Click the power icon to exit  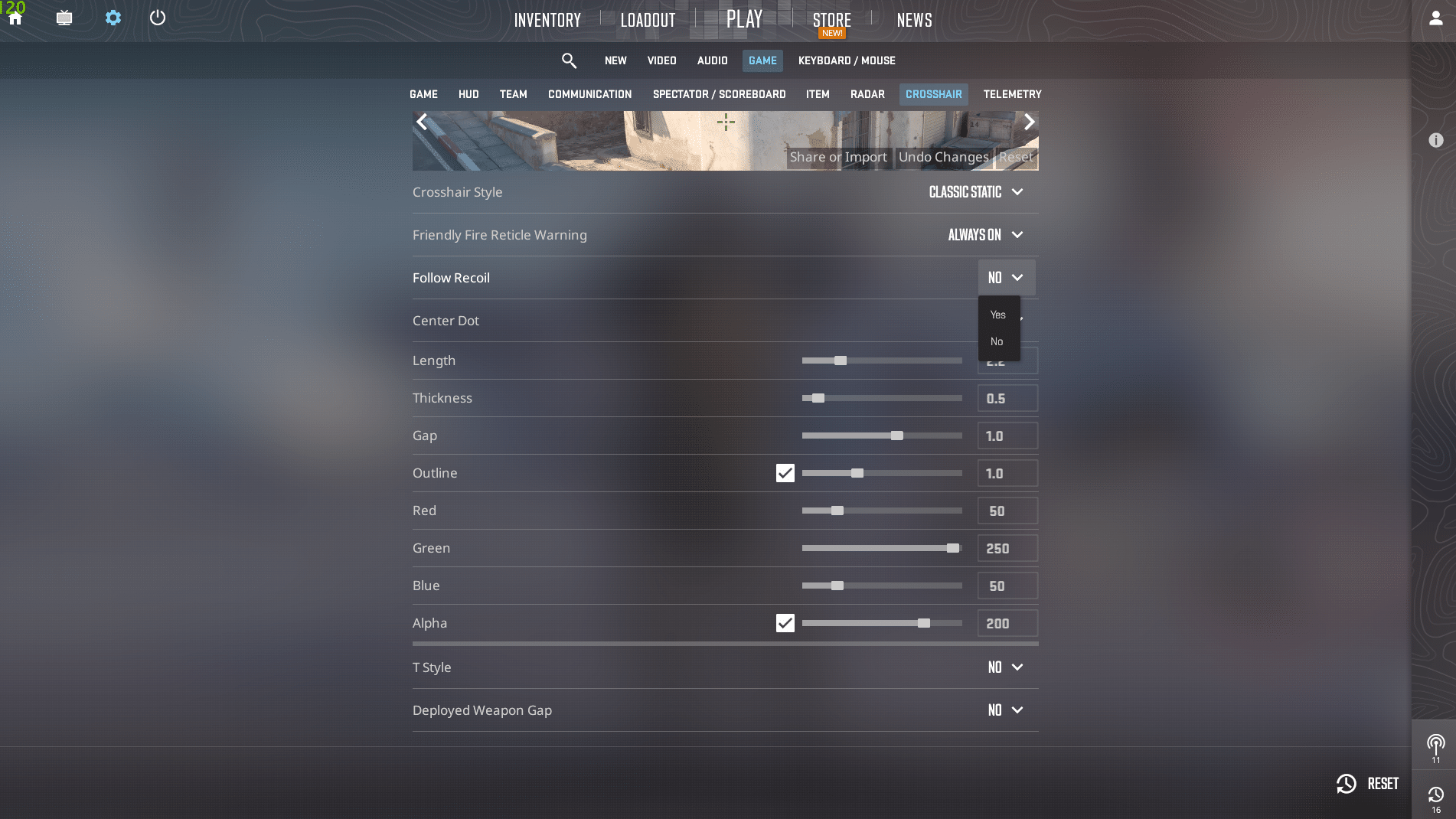(x=158, y=17)
